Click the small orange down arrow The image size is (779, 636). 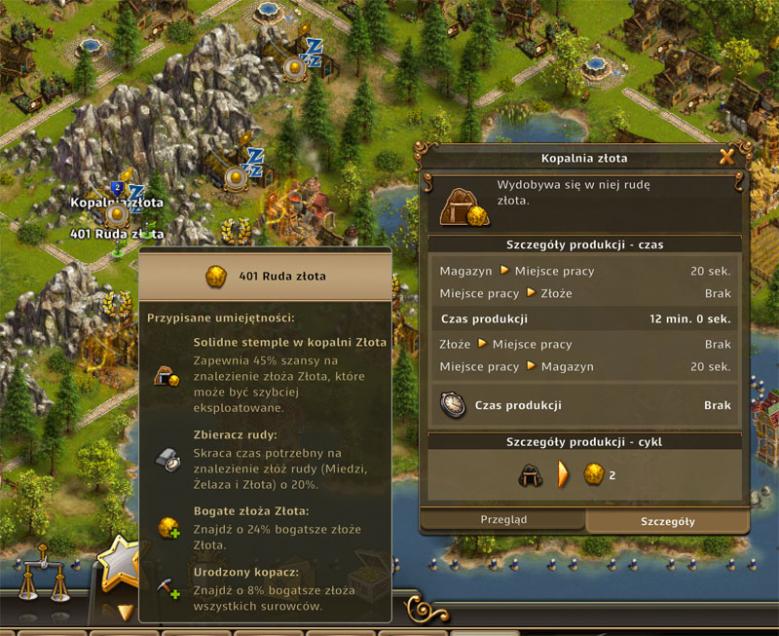pyautogui.click(x=126, y=611)
